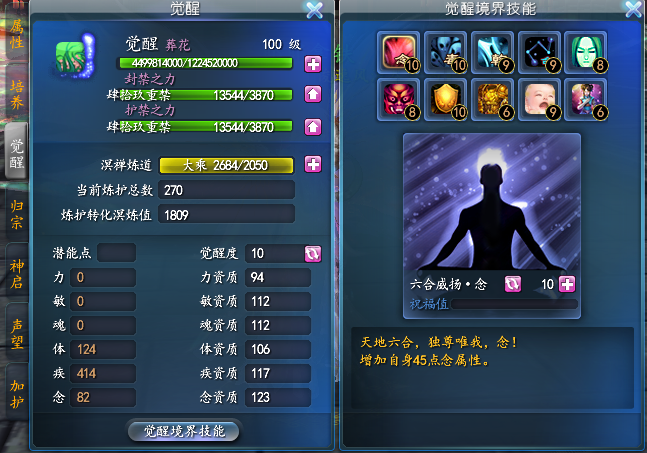The image size is (647, 453).
Task: Choose the green-haired face skill icon
Action: pyautogui.click(x=586, y=51)
